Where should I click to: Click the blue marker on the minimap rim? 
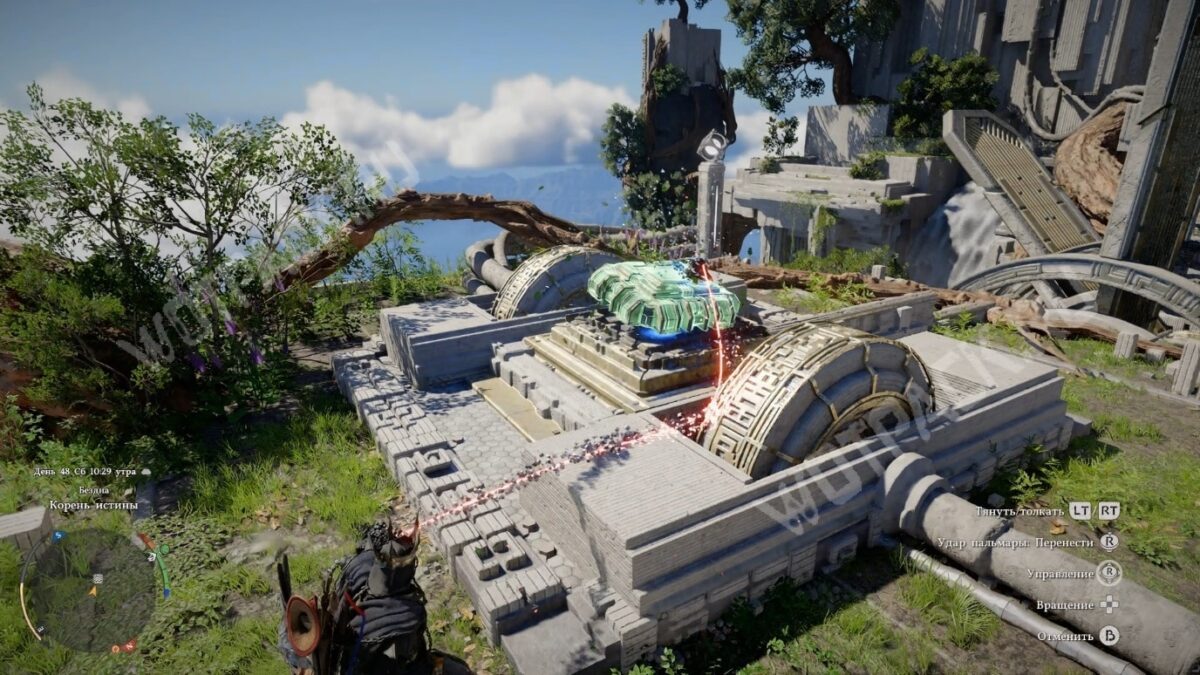tap(58, 536)
